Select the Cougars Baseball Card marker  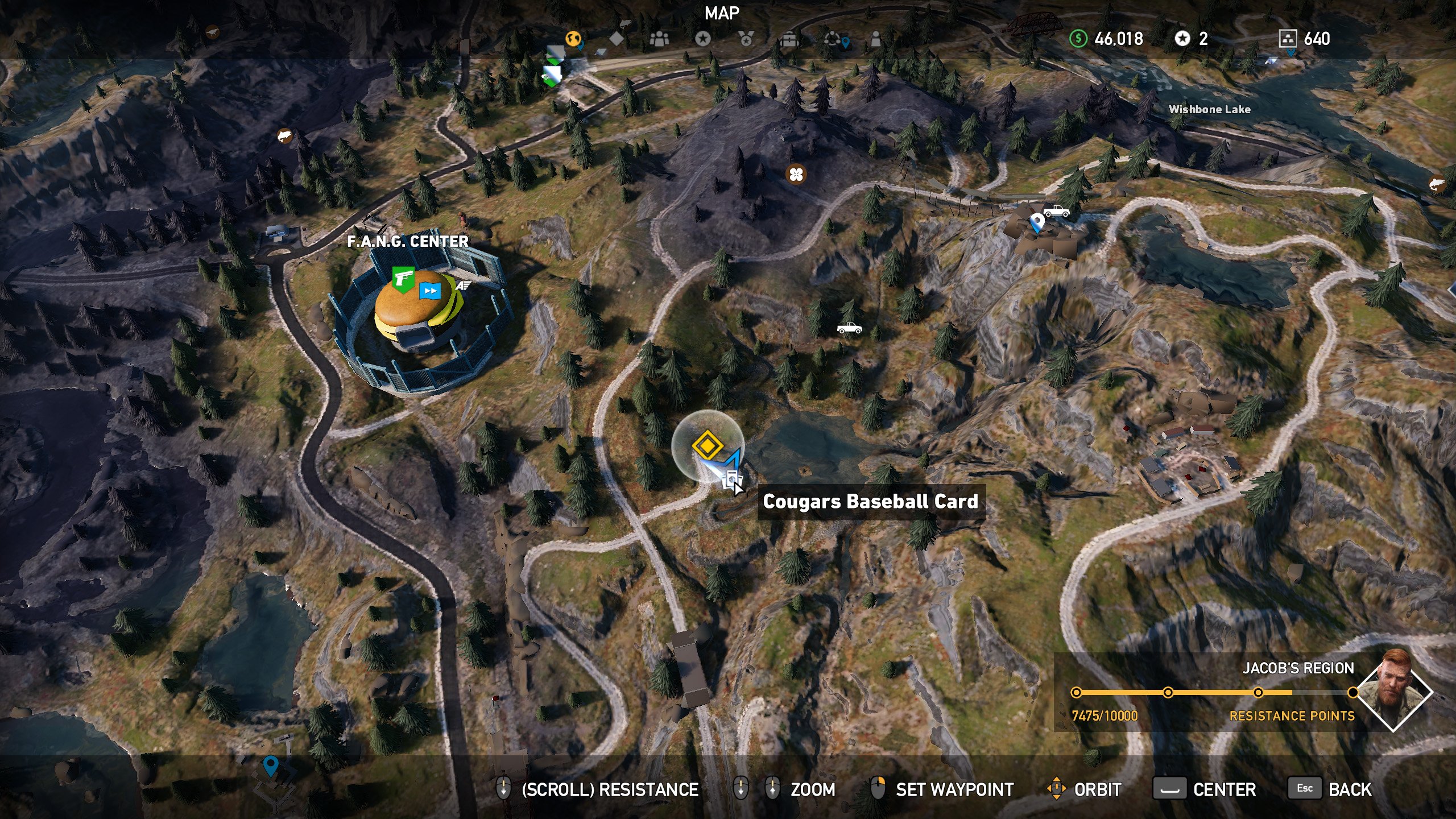click(730, 479)
